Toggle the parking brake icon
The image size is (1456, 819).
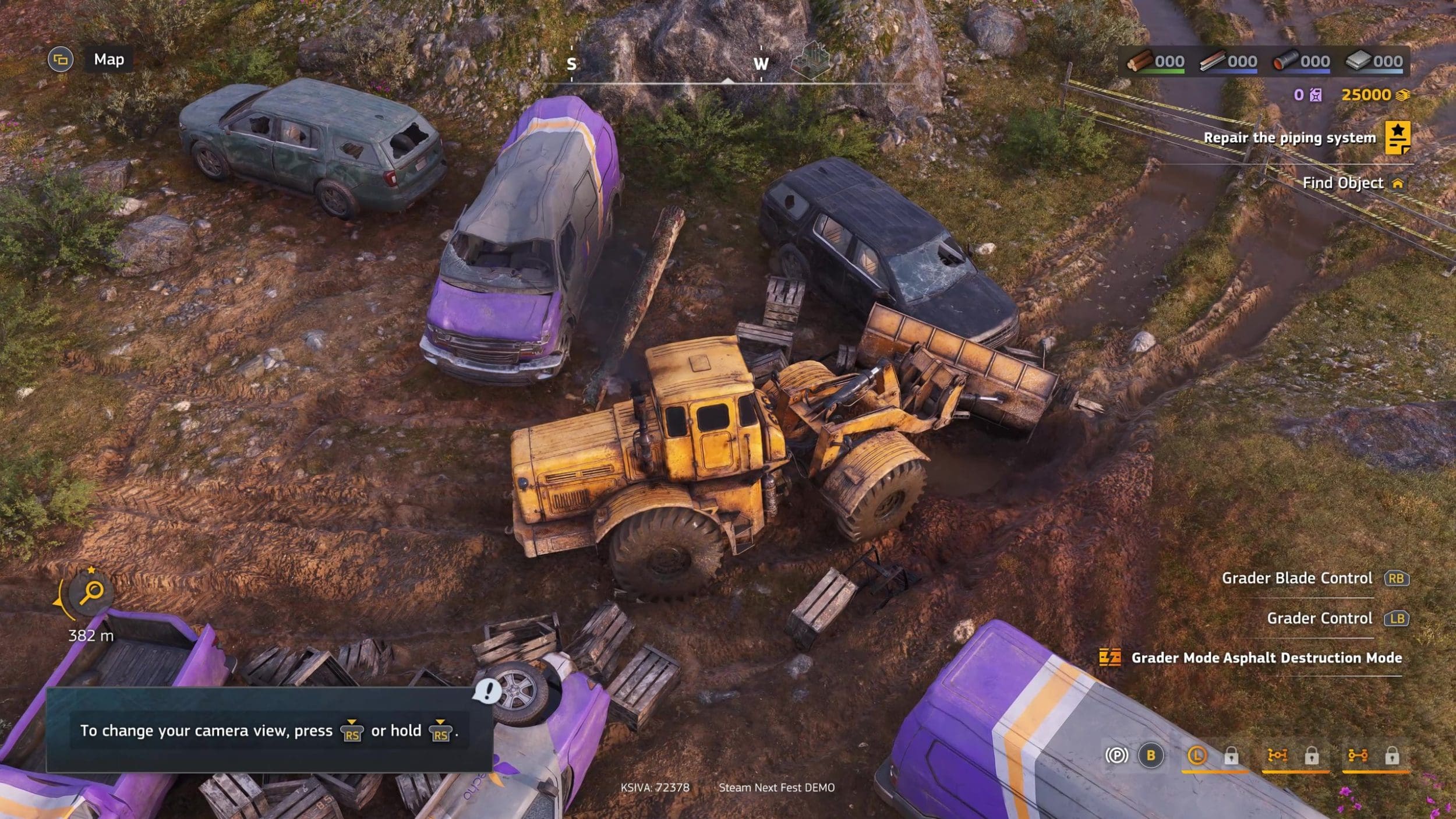pyautogui.click(x=1116, y=756)
